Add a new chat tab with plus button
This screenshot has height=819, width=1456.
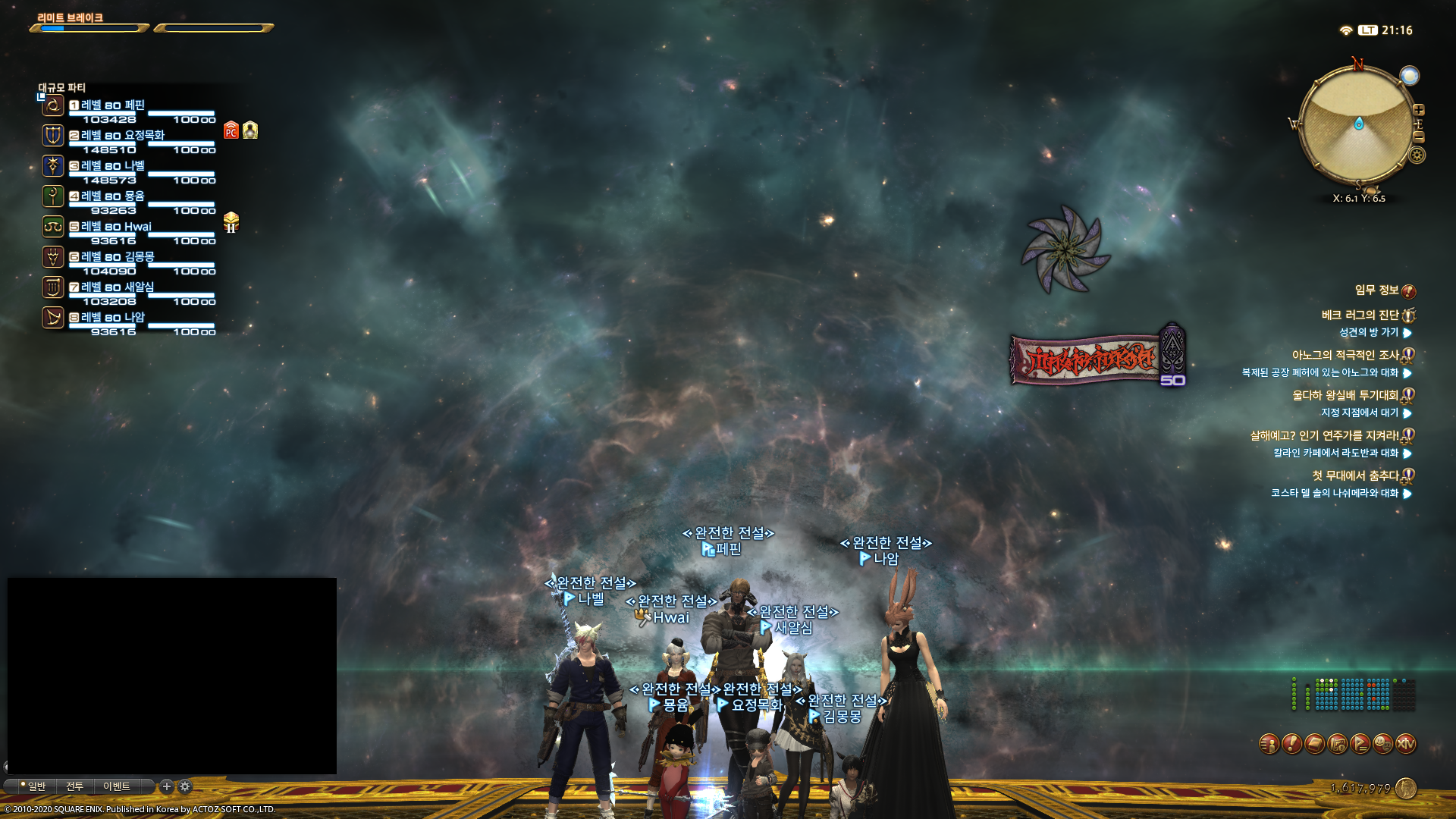coord(167,786)
